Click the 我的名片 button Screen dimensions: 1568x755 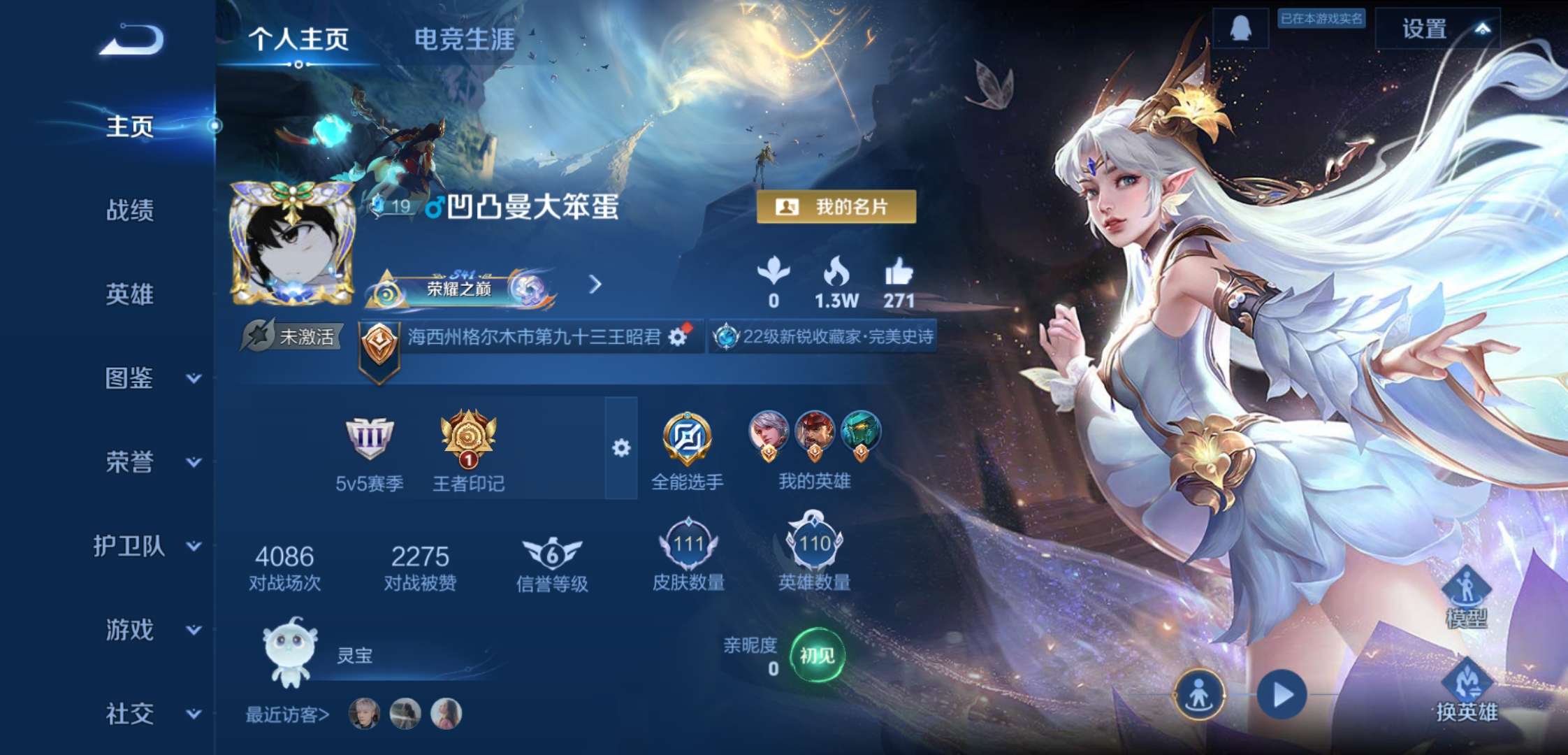pos(841,206)
